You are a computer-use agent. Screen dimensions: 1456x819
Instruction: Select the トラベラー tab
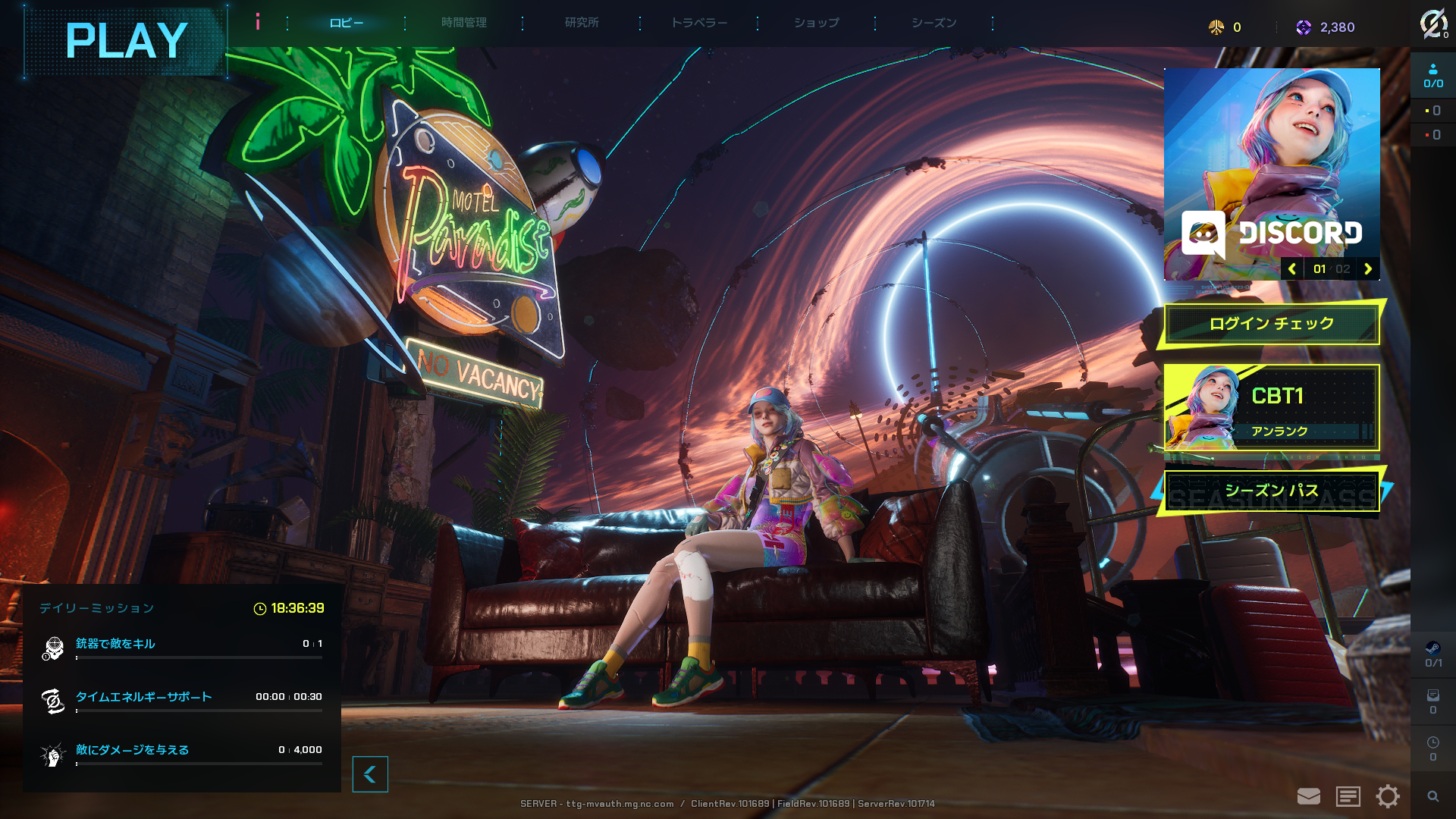coord(698,23)
